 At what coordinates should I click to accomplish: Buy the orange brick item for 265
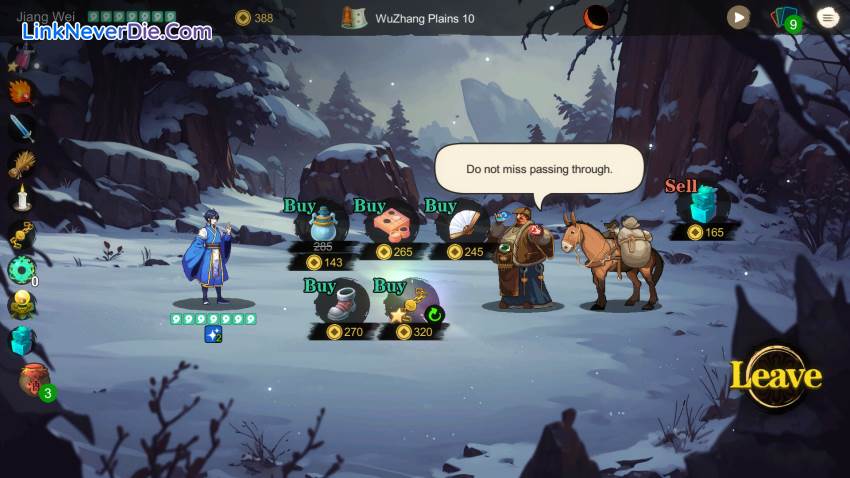(x=391, y=226)
